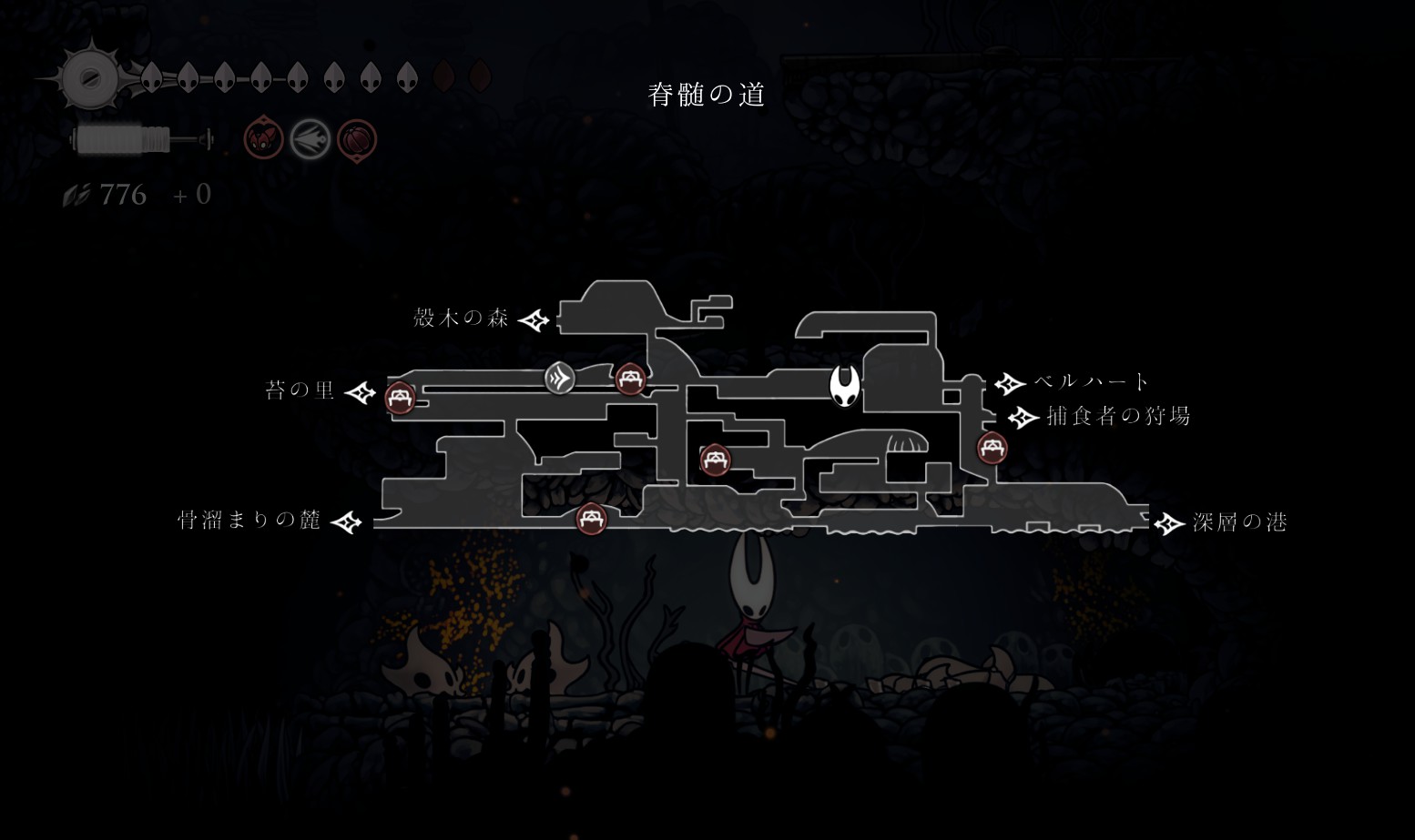Click the 脊髄の道 area title

point(707,94)
